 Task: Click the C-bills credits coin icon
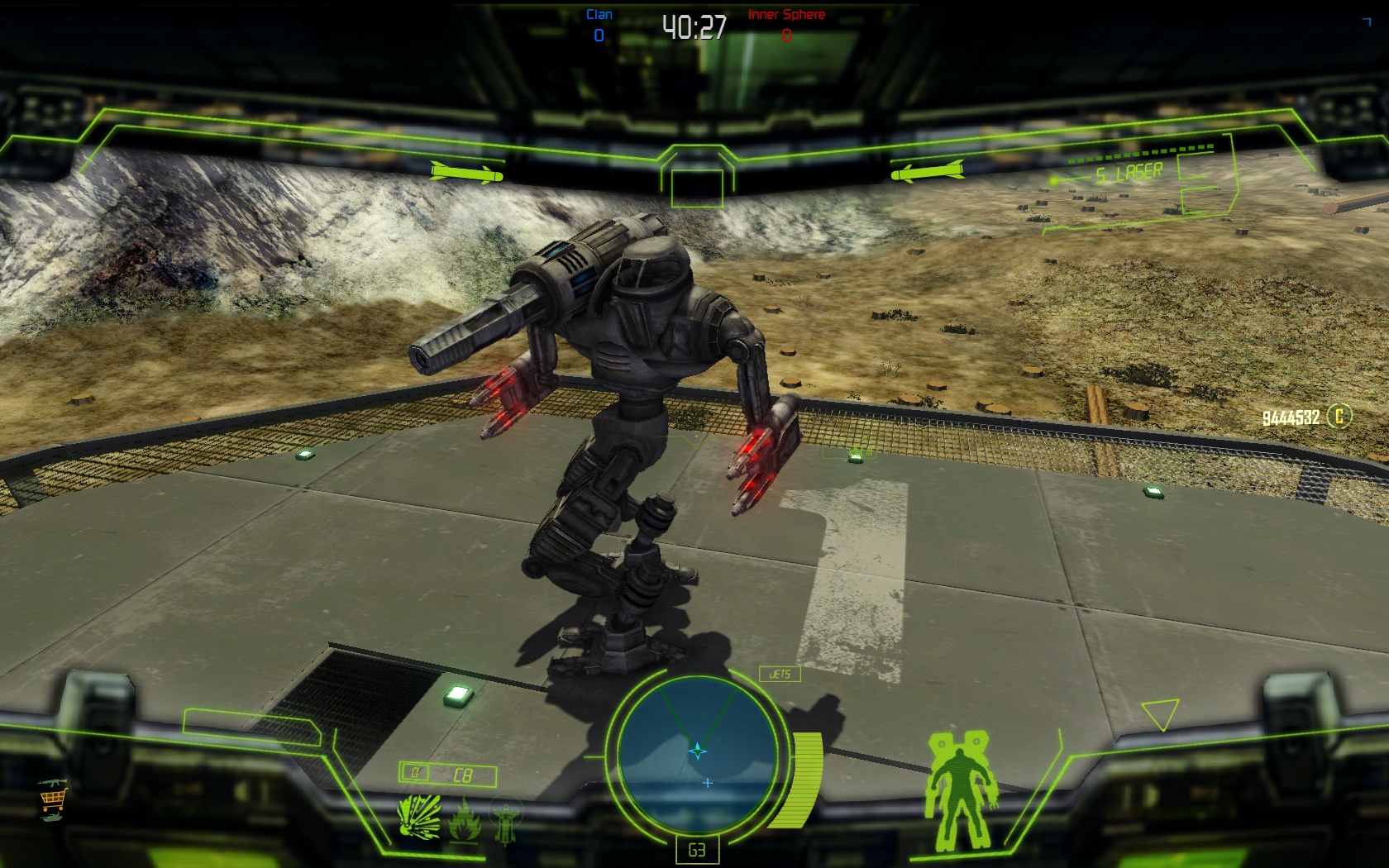(1339, 416)
